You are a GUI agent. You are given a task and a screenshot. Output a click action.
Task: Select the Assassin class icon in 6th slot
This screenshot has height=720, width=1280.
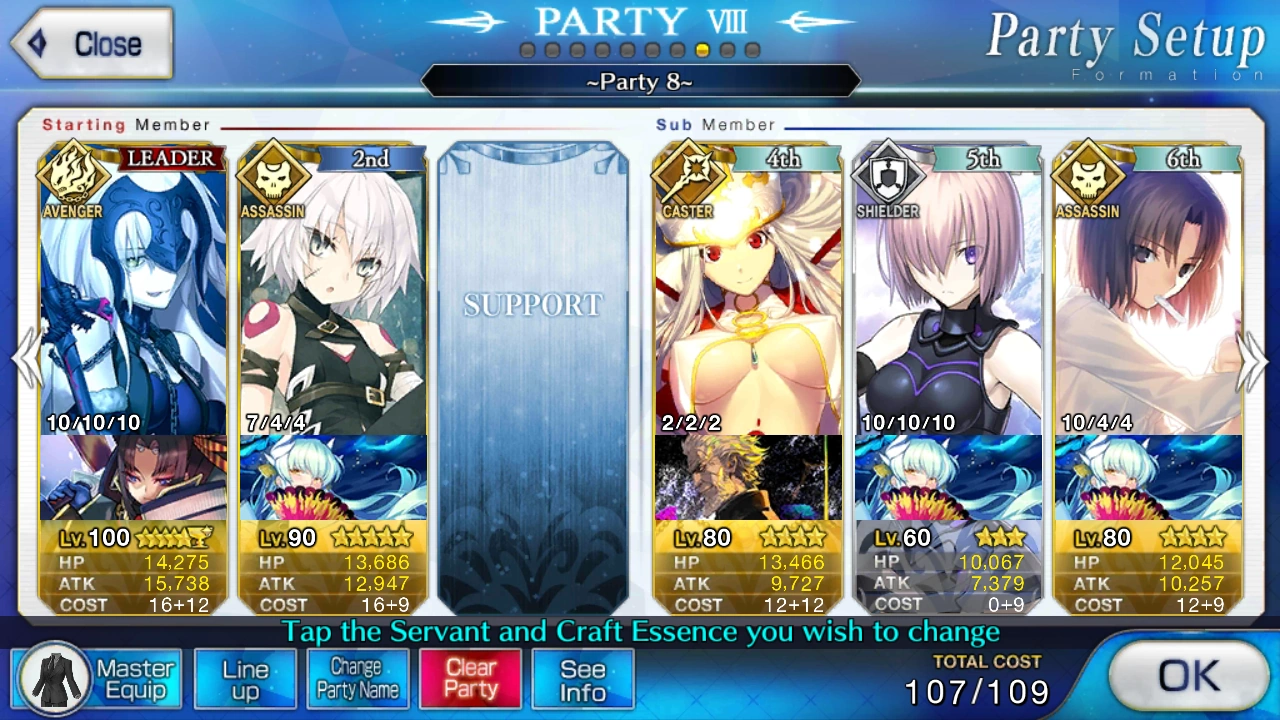(1088, 180)
